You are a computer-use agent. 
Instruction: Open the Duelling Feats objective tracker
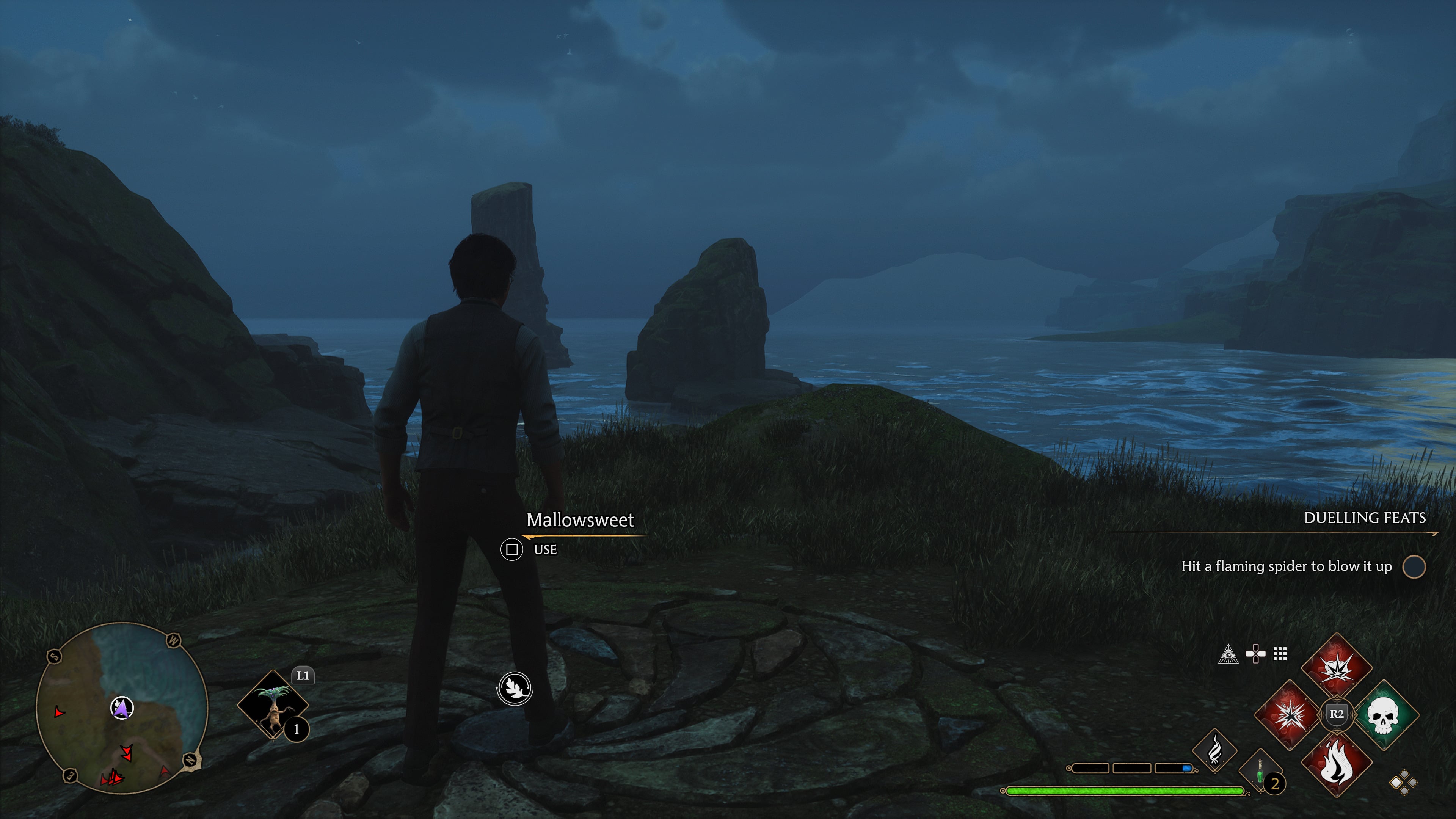(1365, 518)
